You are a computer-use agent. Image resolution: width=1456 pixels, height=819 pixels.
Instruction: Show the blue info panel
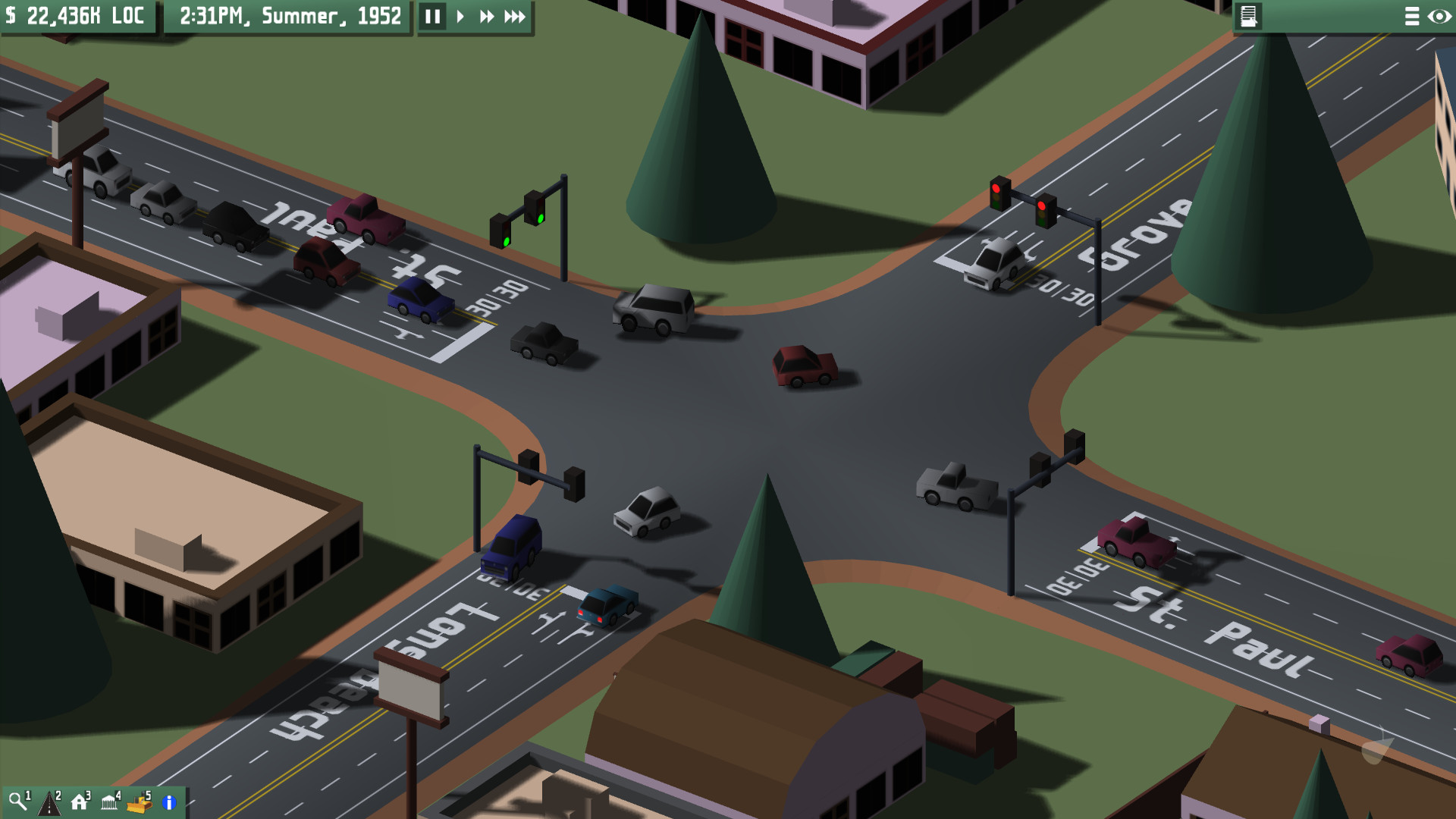[x=169, y=802]
